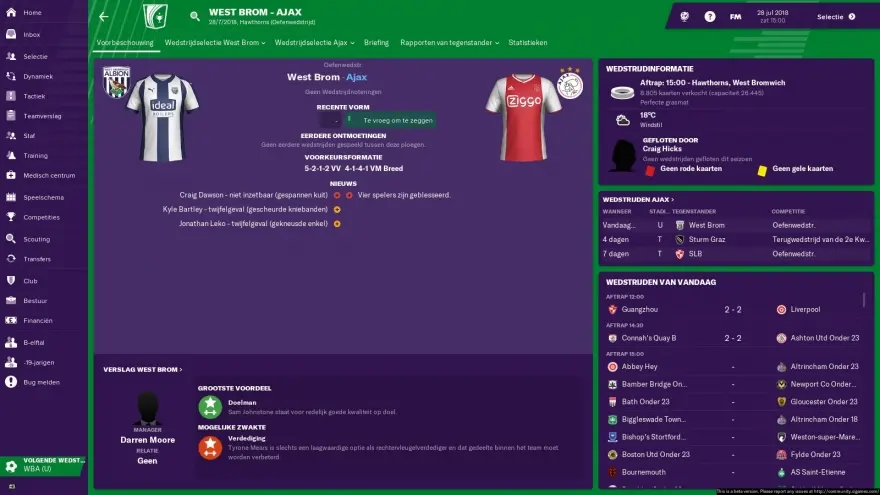Open the Medisch centrum page
Screen dimensions: 880x495
click(x=49, y=175)
